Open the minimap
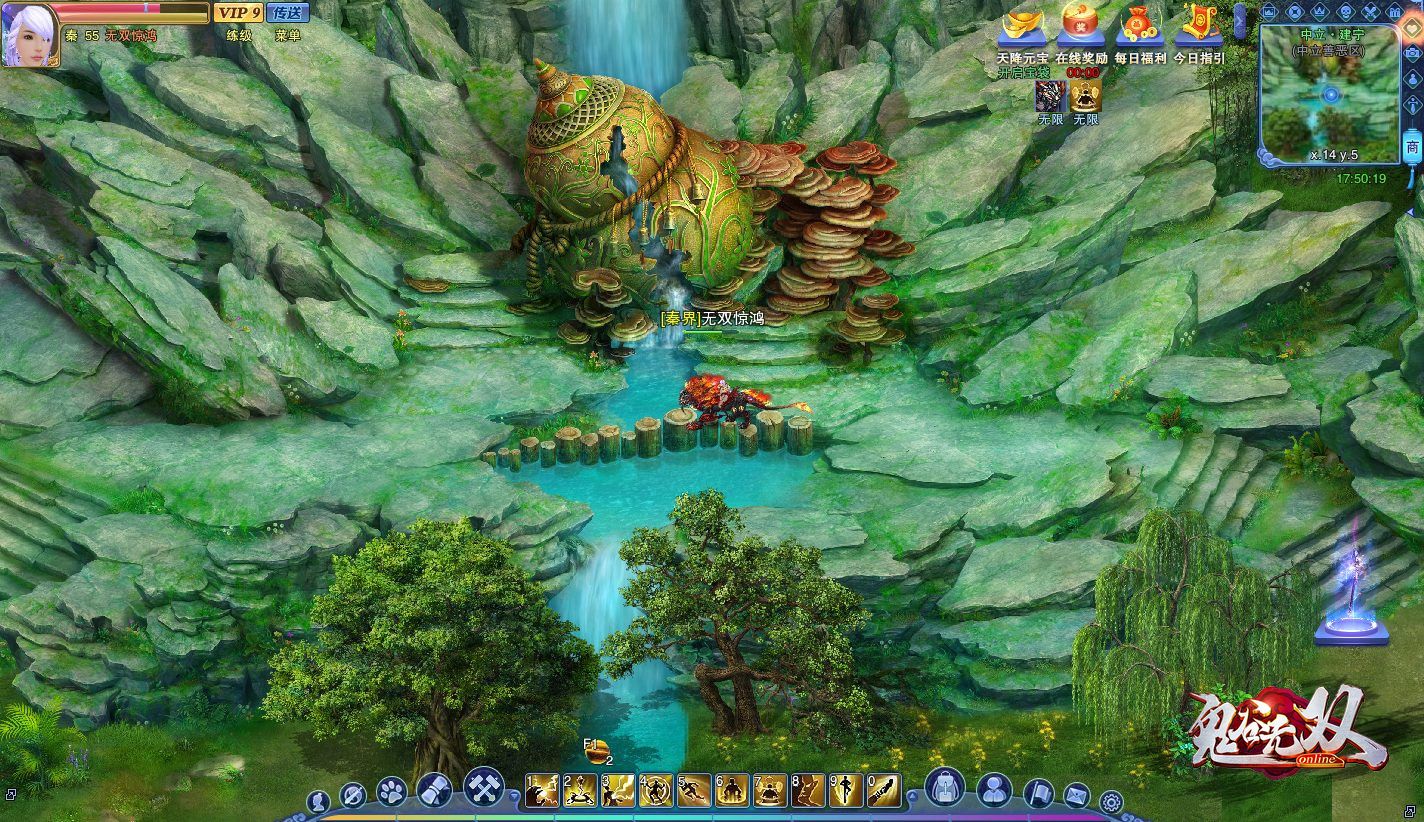1424x822 pixels. [1330, 95]
